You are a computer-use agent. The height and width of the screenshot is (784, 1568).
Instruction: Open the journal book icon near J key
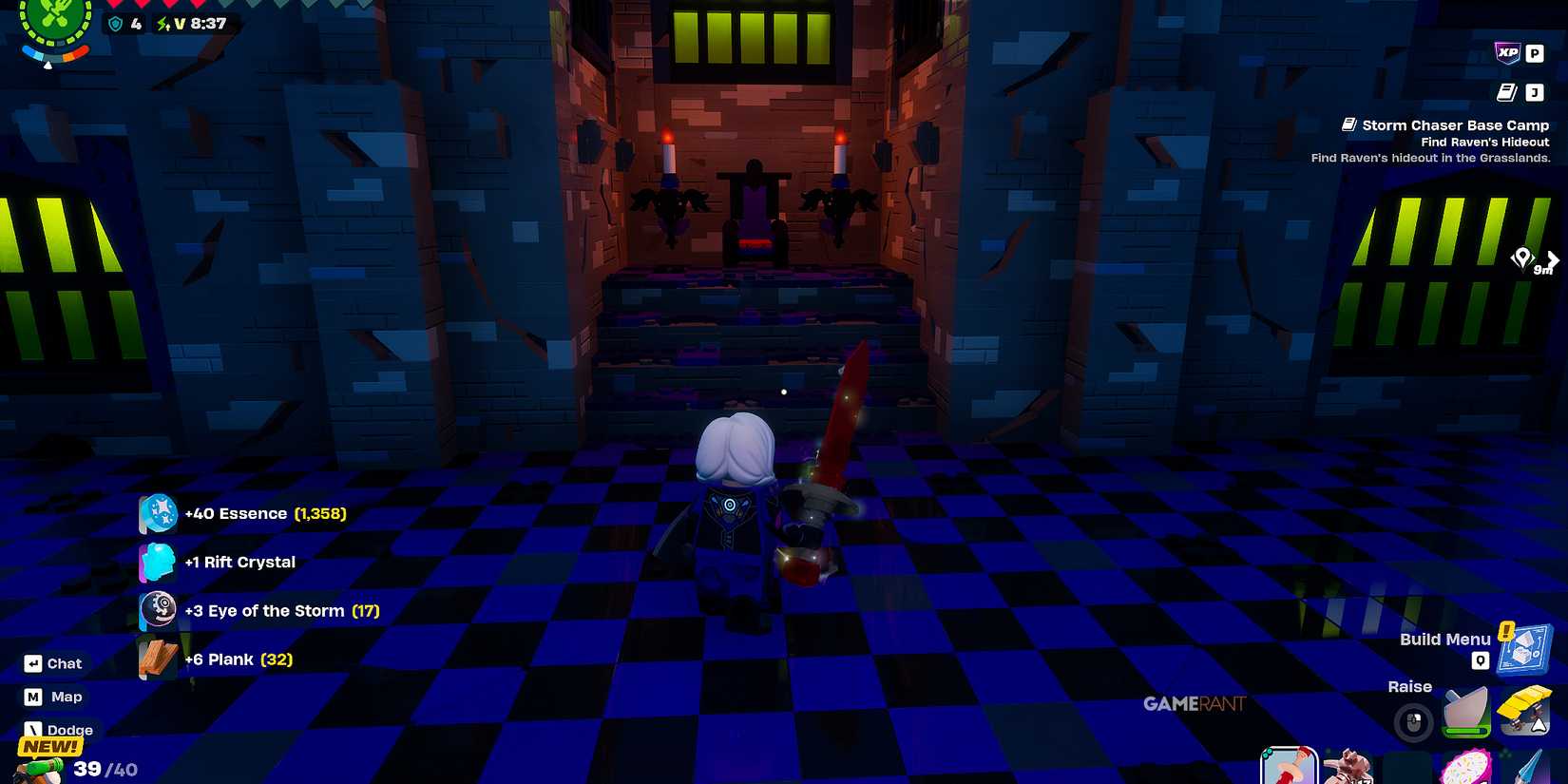point(1508,92)
